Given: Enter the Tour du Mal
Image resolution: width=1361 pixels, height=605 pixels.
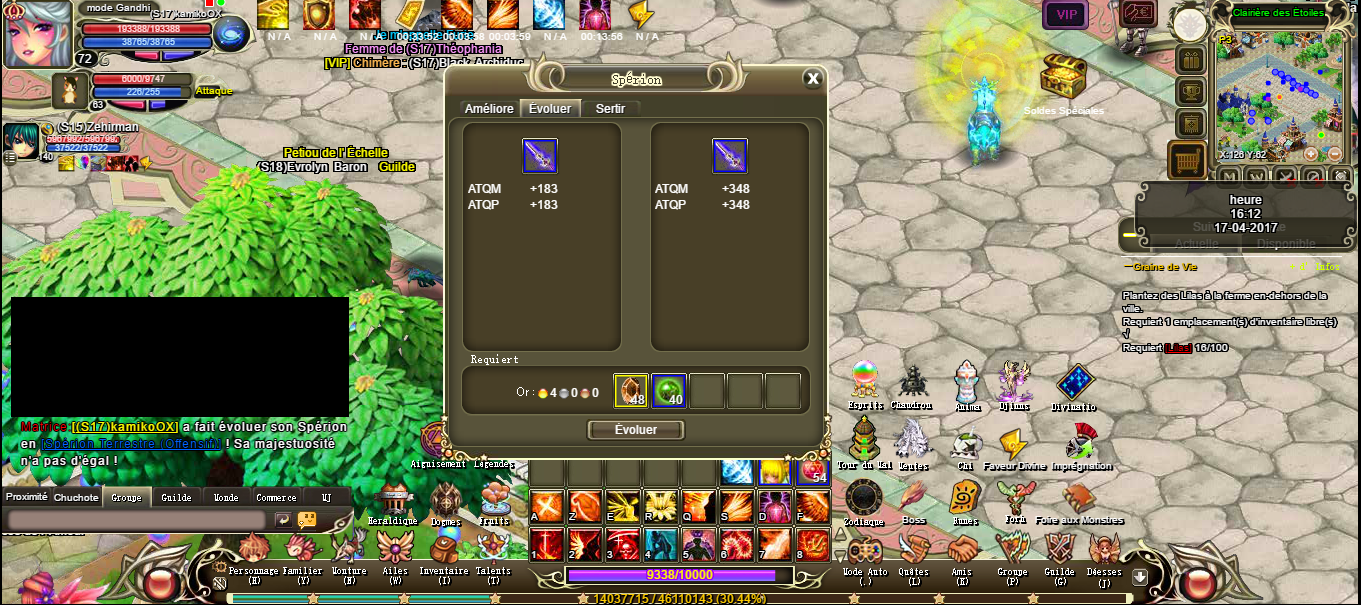Looking at the screenshot, I should [863, 440].
